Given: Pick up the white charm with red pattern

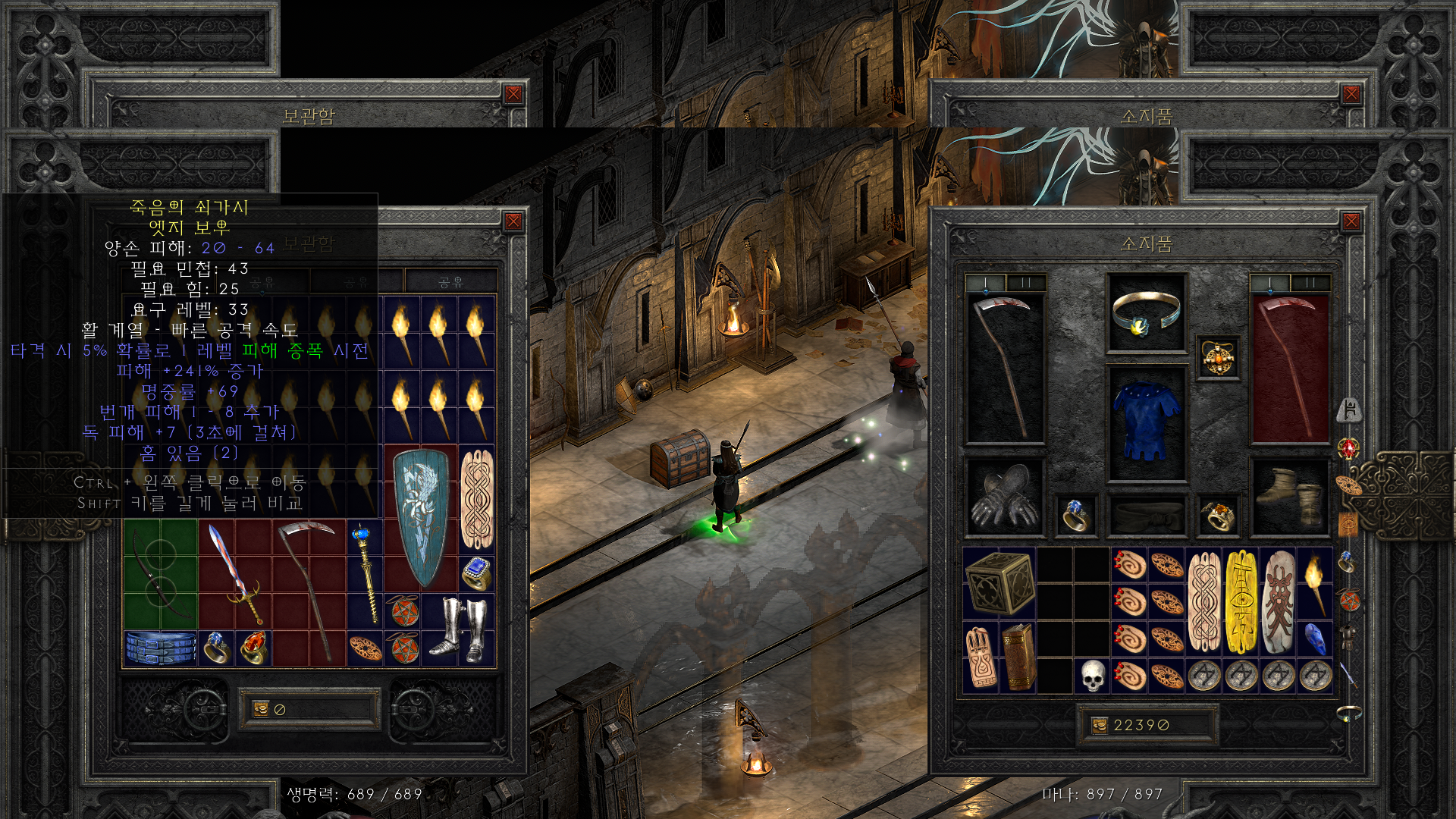Looking at the screenshot, I should coord(1278,601).
